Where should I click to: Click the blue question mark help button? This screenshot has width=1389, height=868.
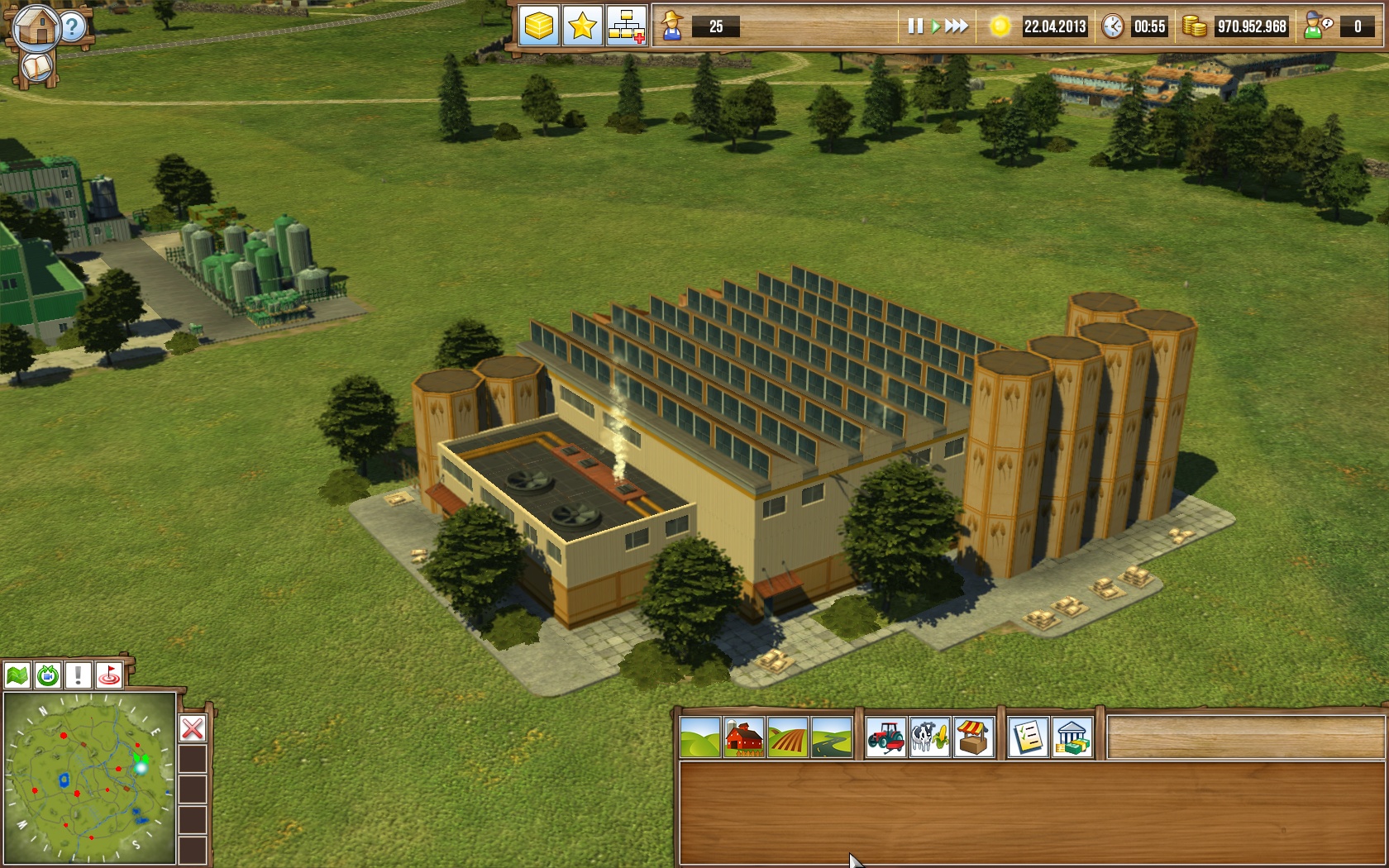74,27
